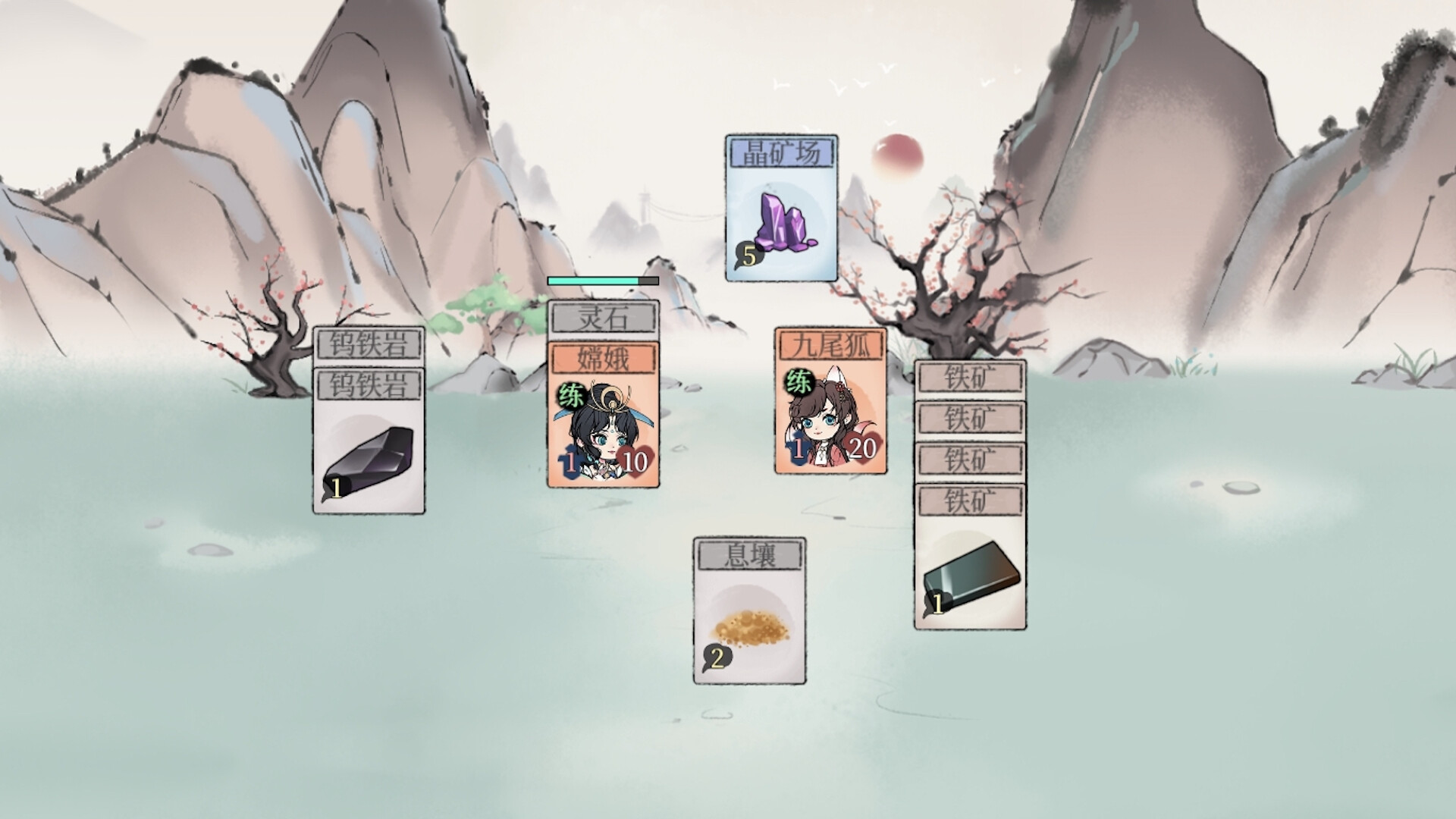This screenshot has width=1456, height=819.
Task: Click the second 铁矿 title in the stack
Action: (x=971, y=418)
